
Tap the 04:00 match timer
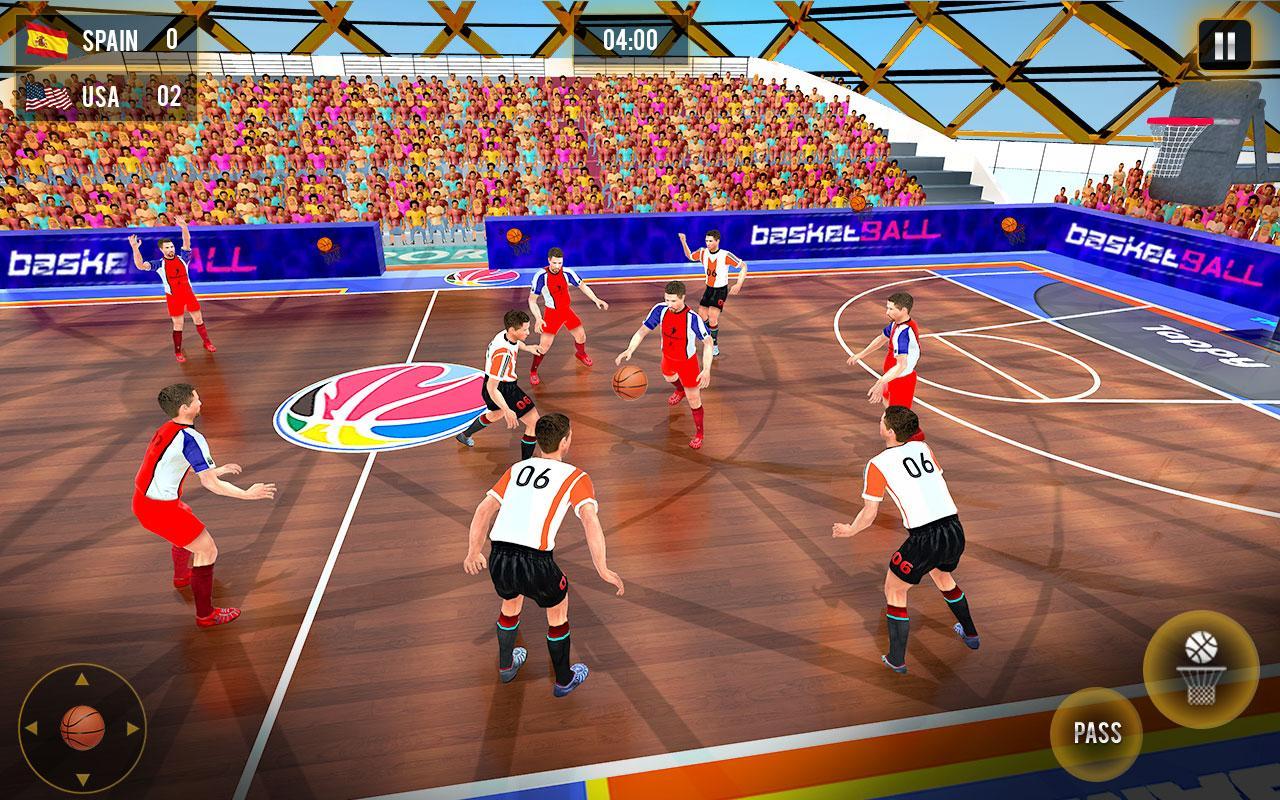pyautogui.click(x=630, y=40)
